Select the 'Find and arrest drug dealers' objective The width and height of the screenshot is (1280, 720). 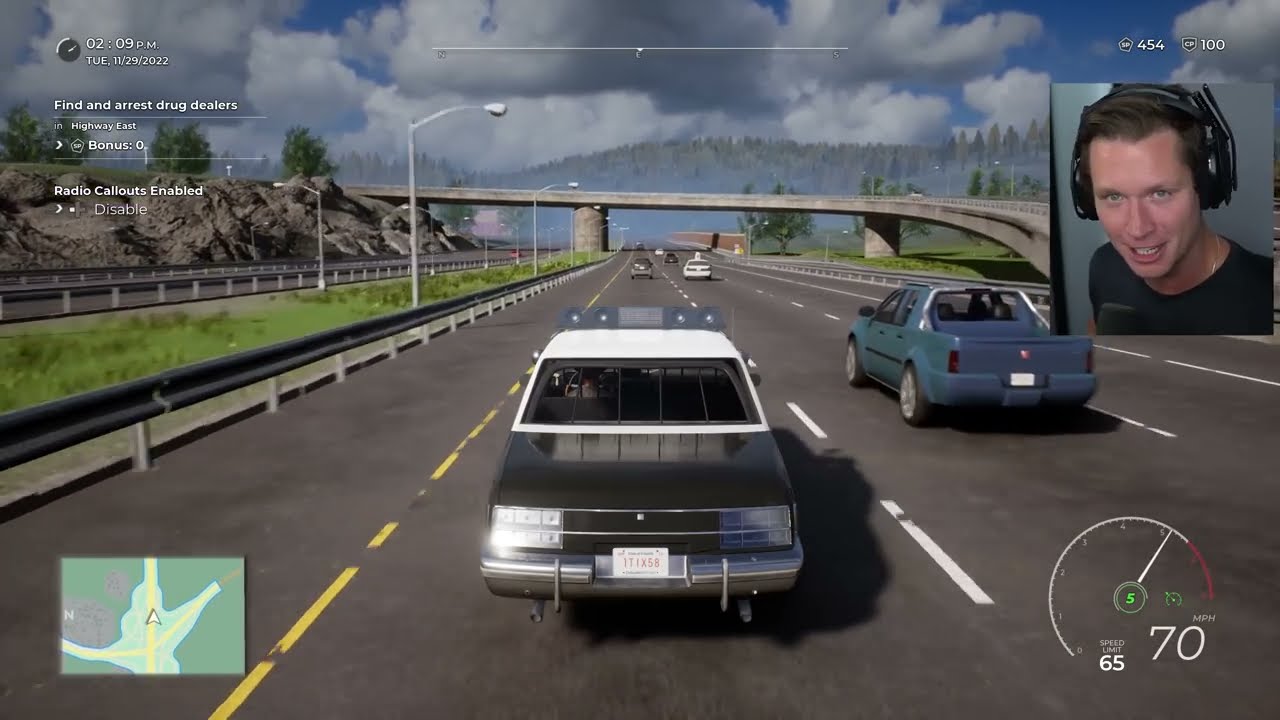click(146, 105)
